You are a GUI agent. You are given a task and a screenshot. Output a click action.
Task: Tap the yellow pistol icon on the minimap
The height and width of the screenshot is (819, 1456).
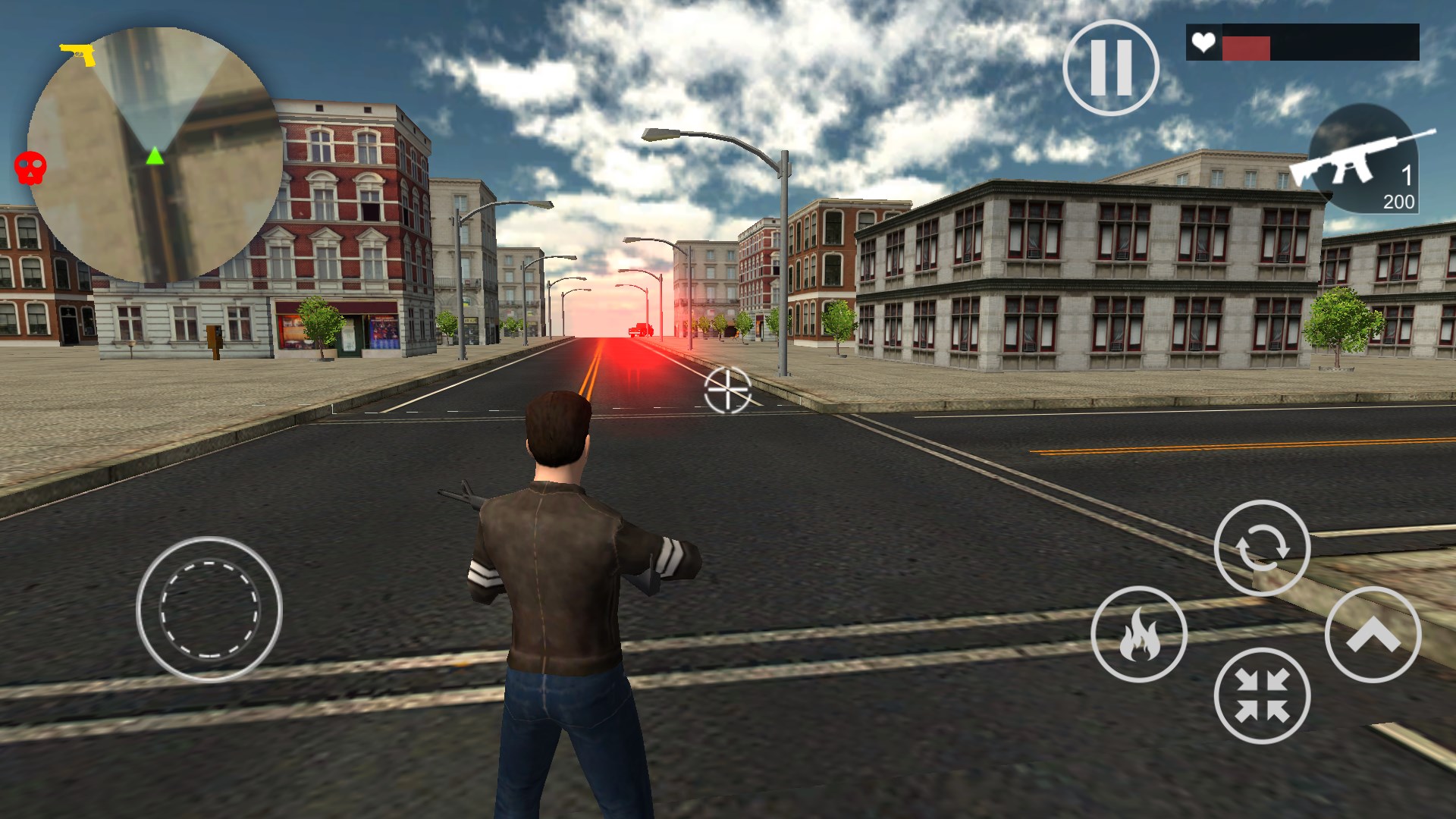pos(76,53)
